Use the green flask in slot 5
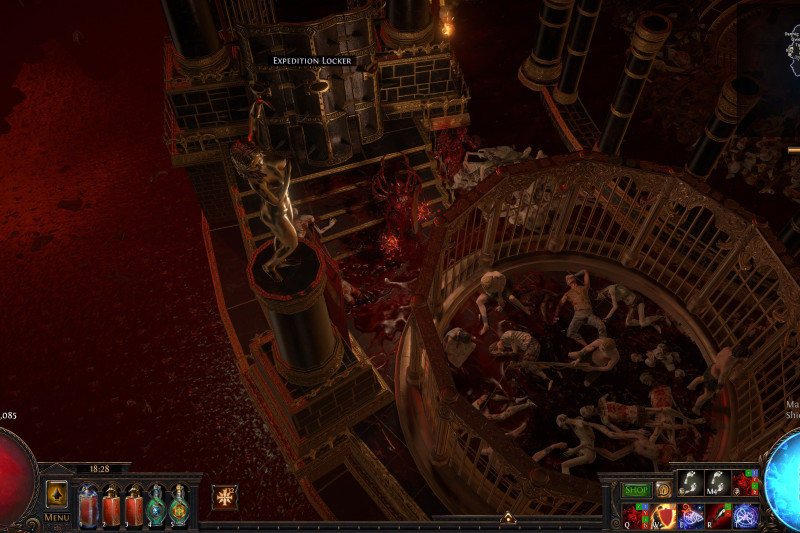This screenshot has height=533, width=800. click(x=180, y=506)
